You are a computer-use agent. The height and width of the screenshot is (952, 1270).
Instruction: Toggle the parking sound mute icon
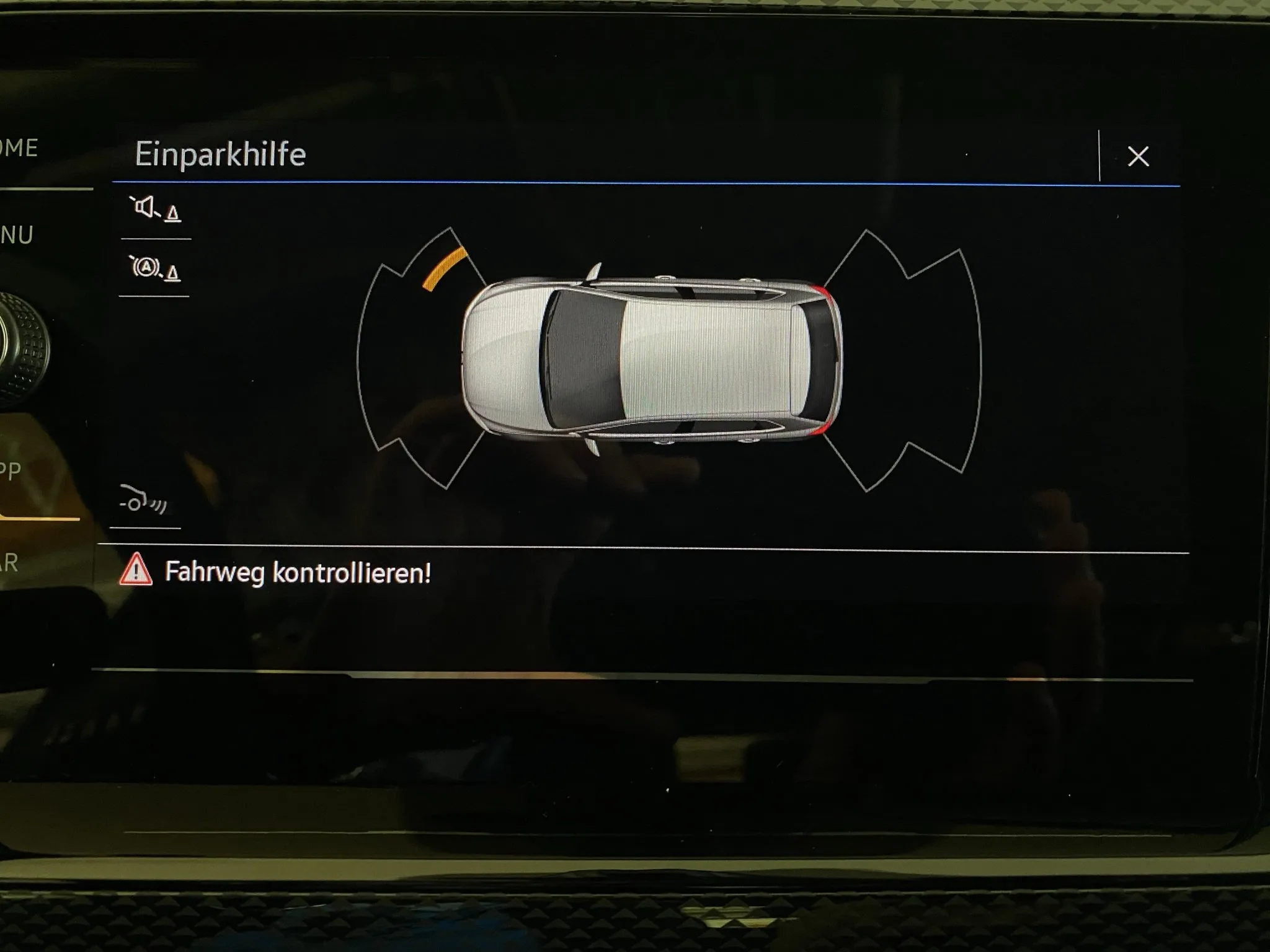(155, 209)
